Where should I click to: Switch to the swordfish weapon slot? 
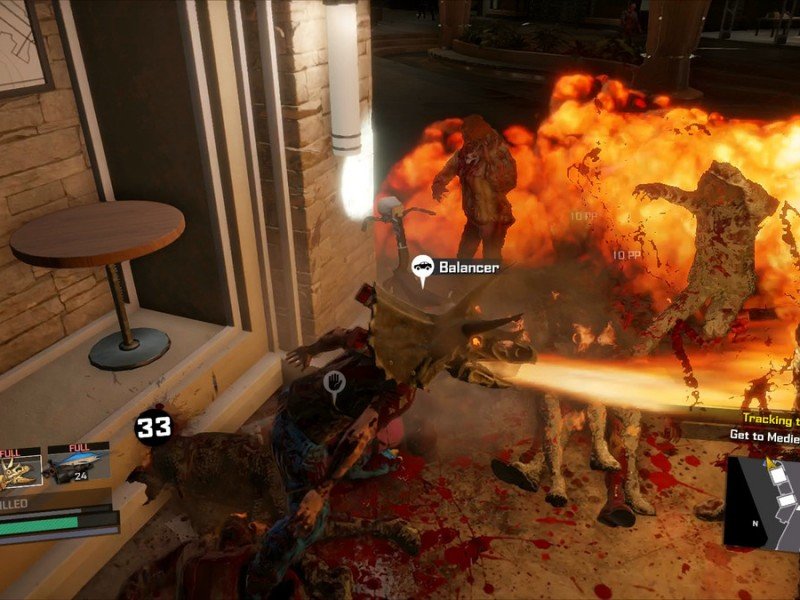(79, 468)
